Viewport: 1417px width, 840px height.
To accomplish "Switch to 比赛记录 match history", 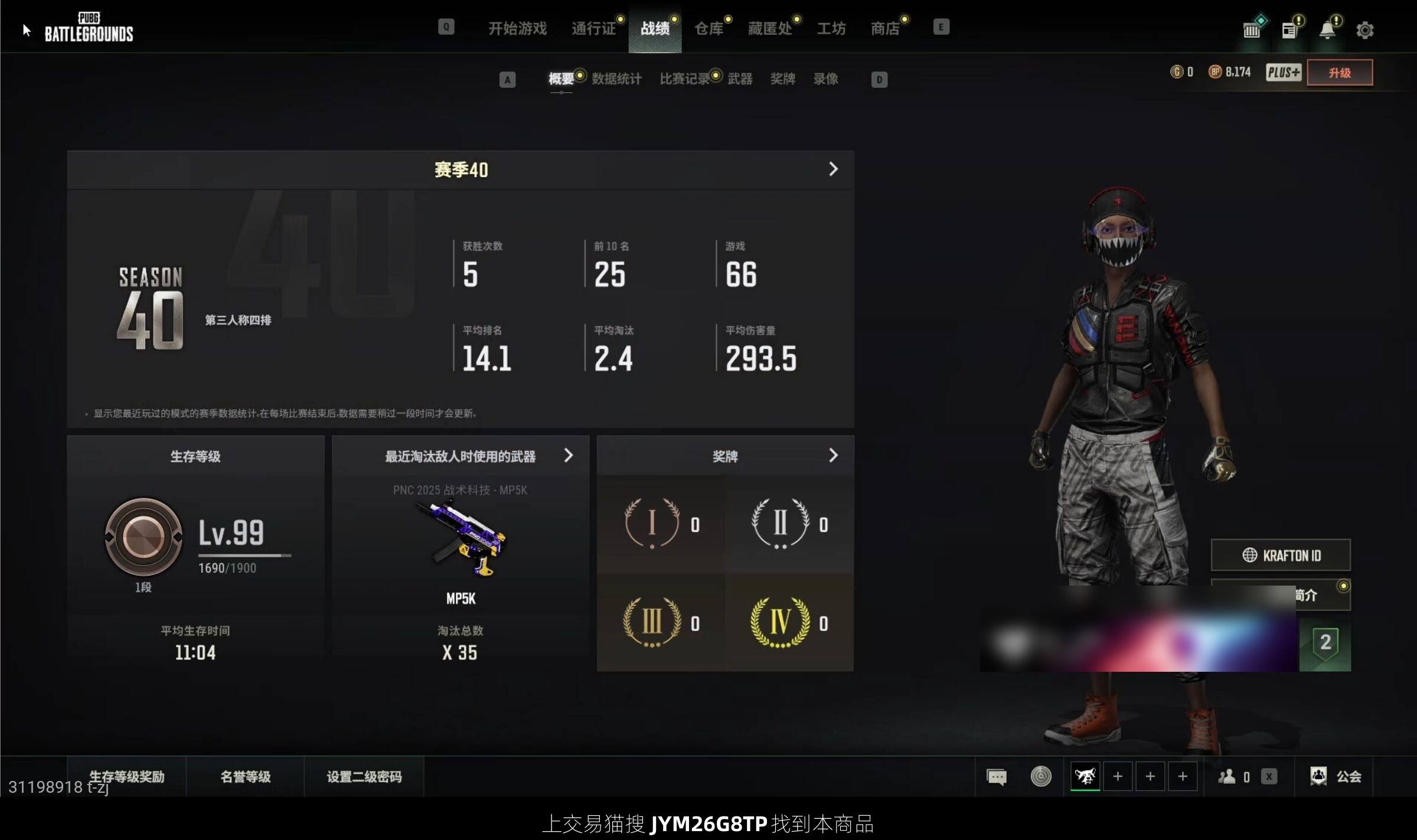I will [685, 79].
